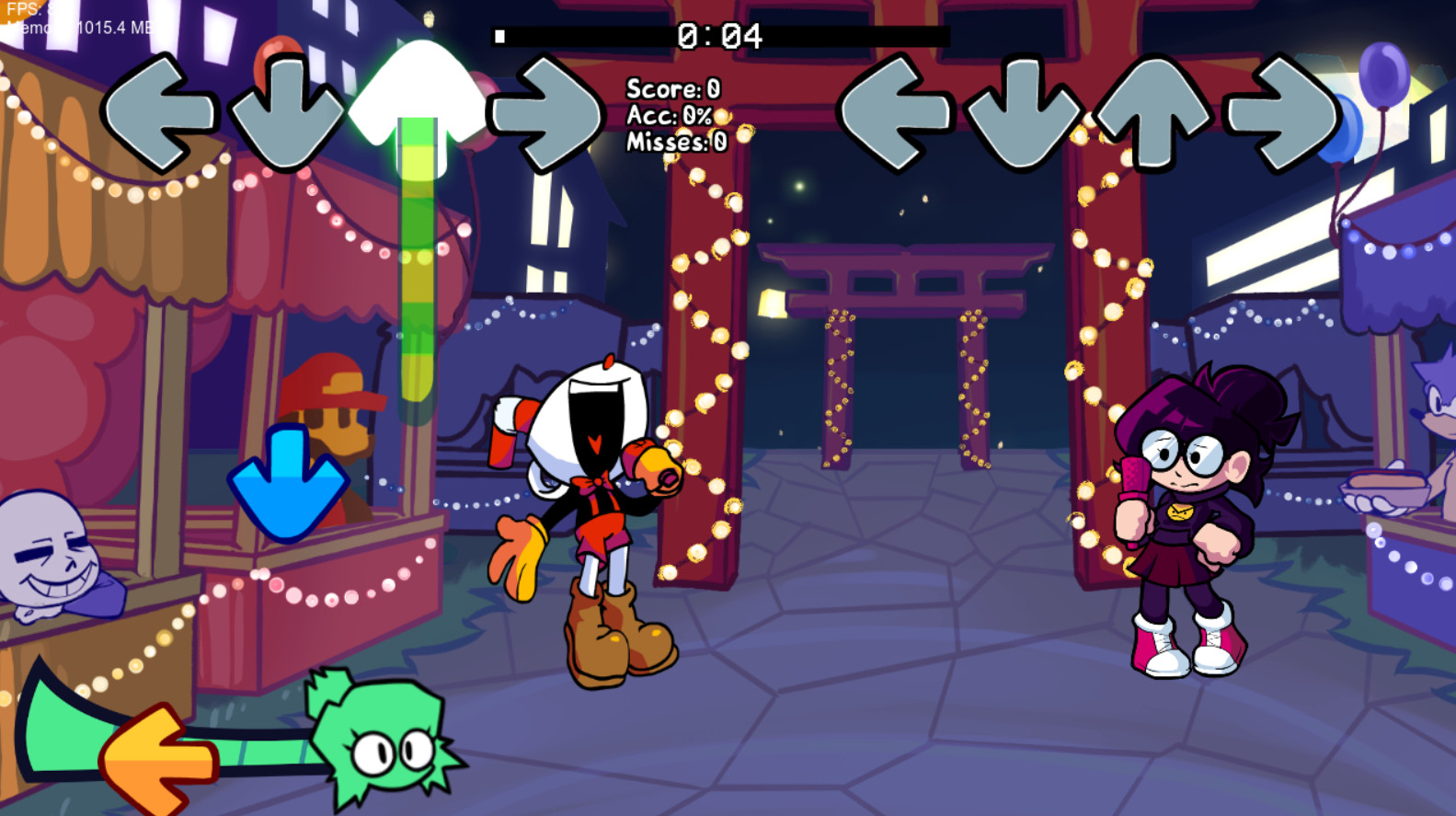Image resolution: width=1456 pixels, height=816 pixels.
Task: Click the Score: 0 text
Action: (674, 90)
